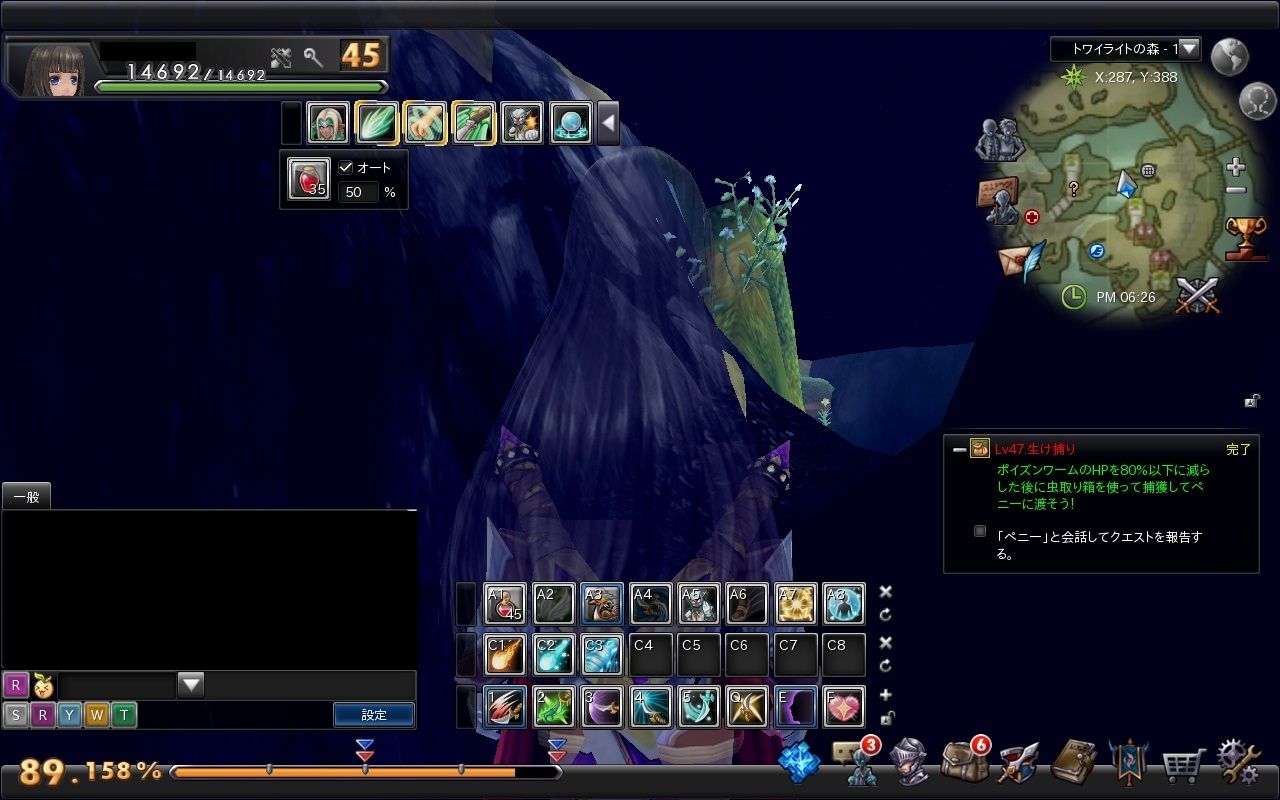Activate the pink heart skill on F
1280x800 pixels.
[845, 706]
